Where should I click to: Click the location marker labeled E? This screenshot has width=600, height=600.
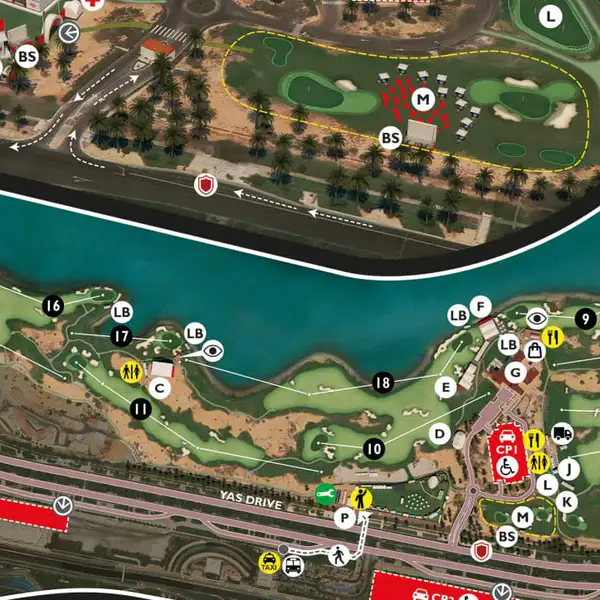[x=445, y=386]
